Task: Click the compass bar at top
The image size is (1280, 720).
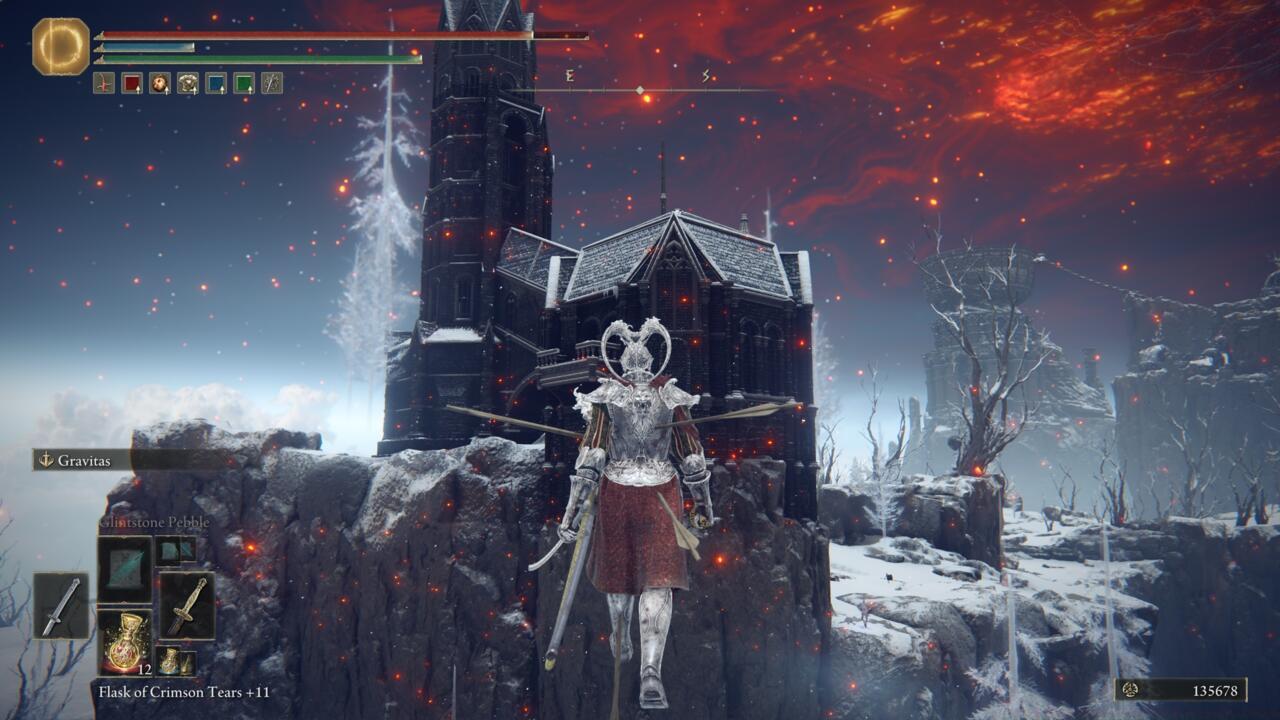Action: 640,90
